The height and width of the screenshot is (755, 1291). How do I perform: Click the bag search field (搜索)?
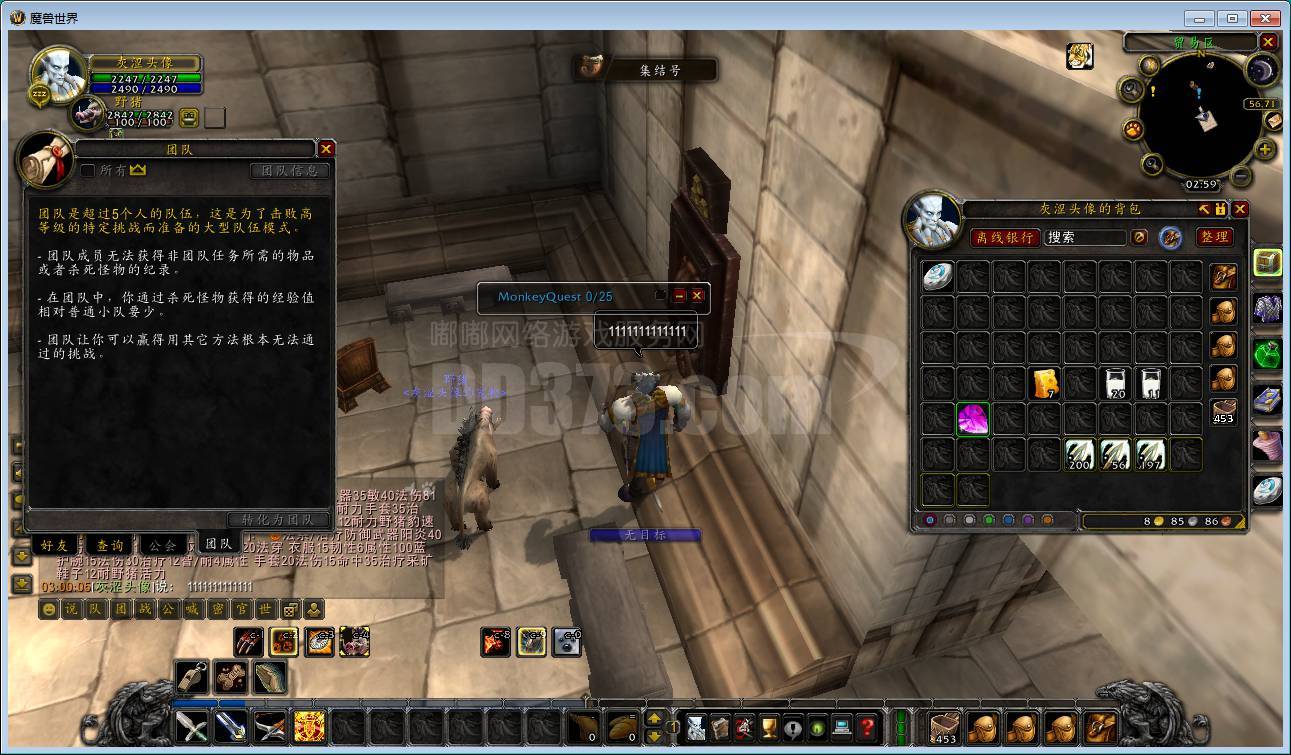pos(1084,237)
